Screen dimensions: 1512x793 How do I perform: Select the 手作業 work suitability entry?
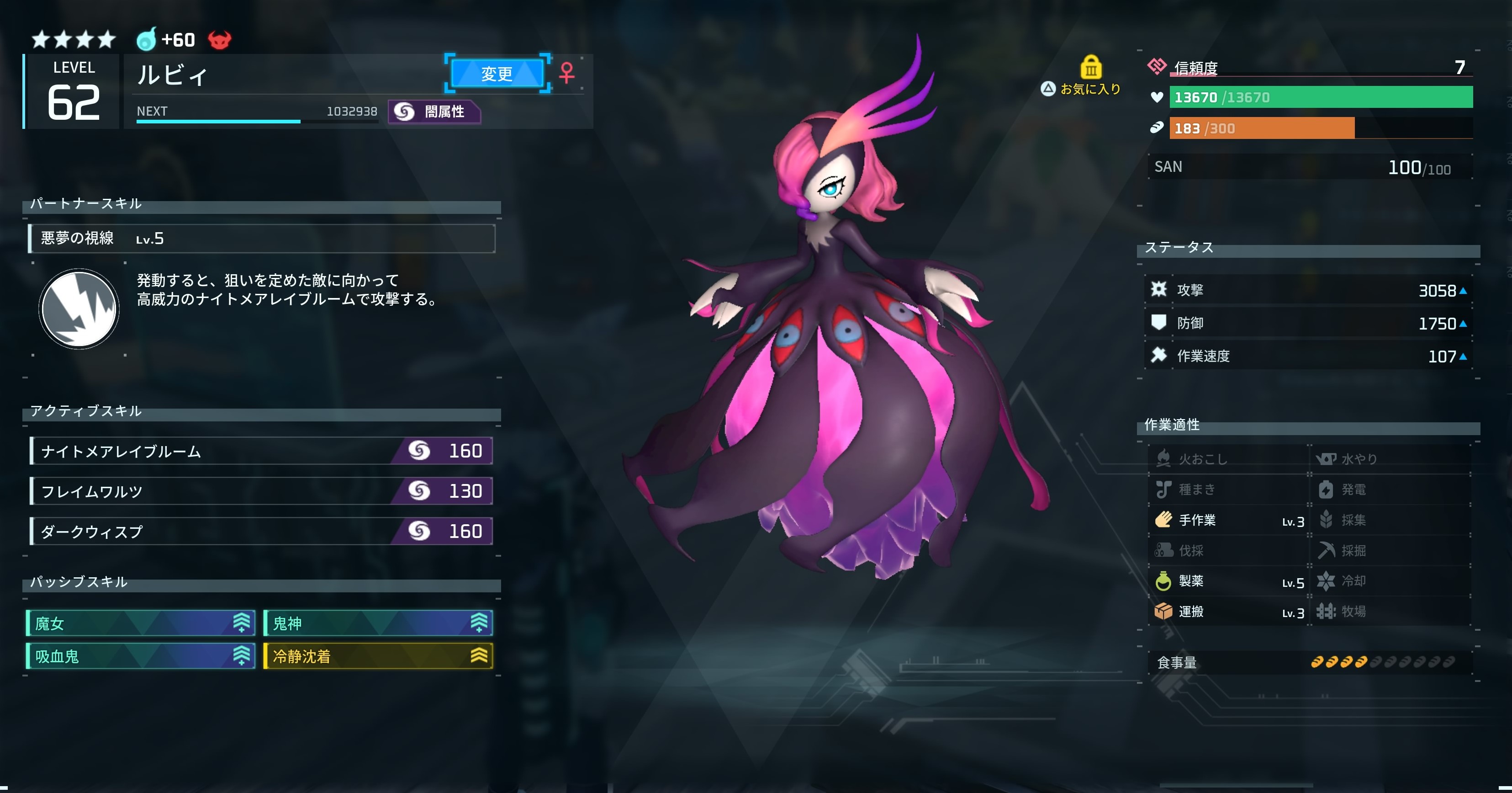pyautogui.click(x=1228, y=521)
